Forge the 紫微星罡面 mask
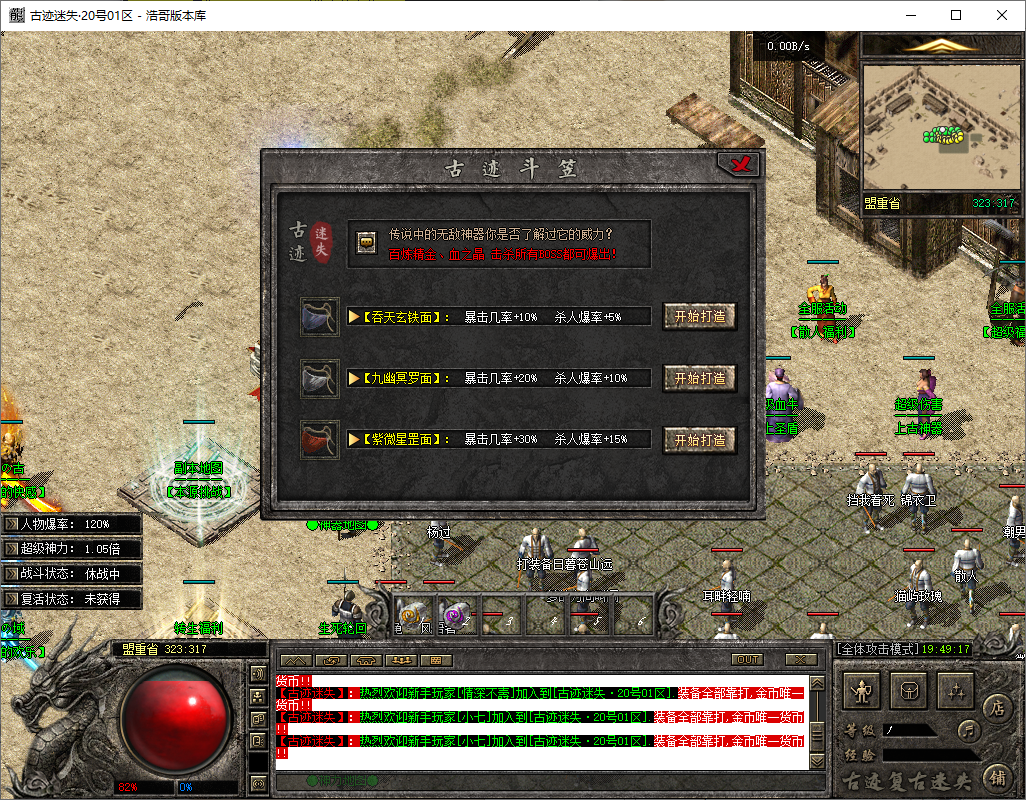Screen dimensions: 1026x800 click(699, 440)
